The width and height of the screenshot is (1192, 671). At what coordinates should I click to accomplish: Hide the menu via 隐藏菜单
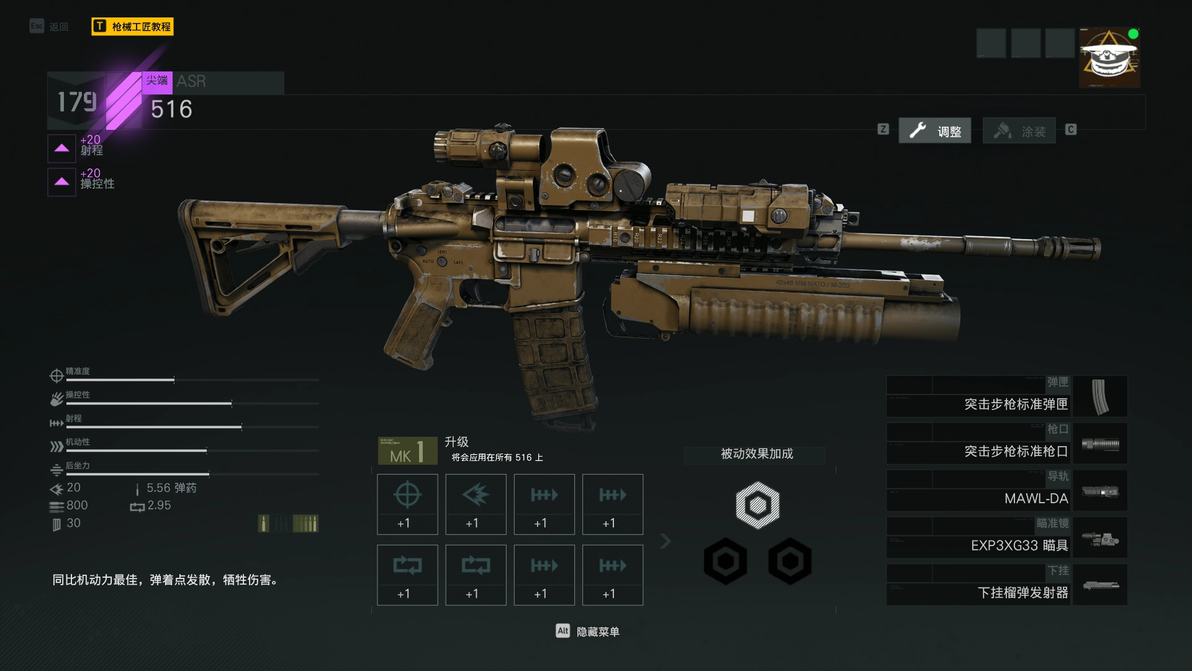[x=588, y=631]
